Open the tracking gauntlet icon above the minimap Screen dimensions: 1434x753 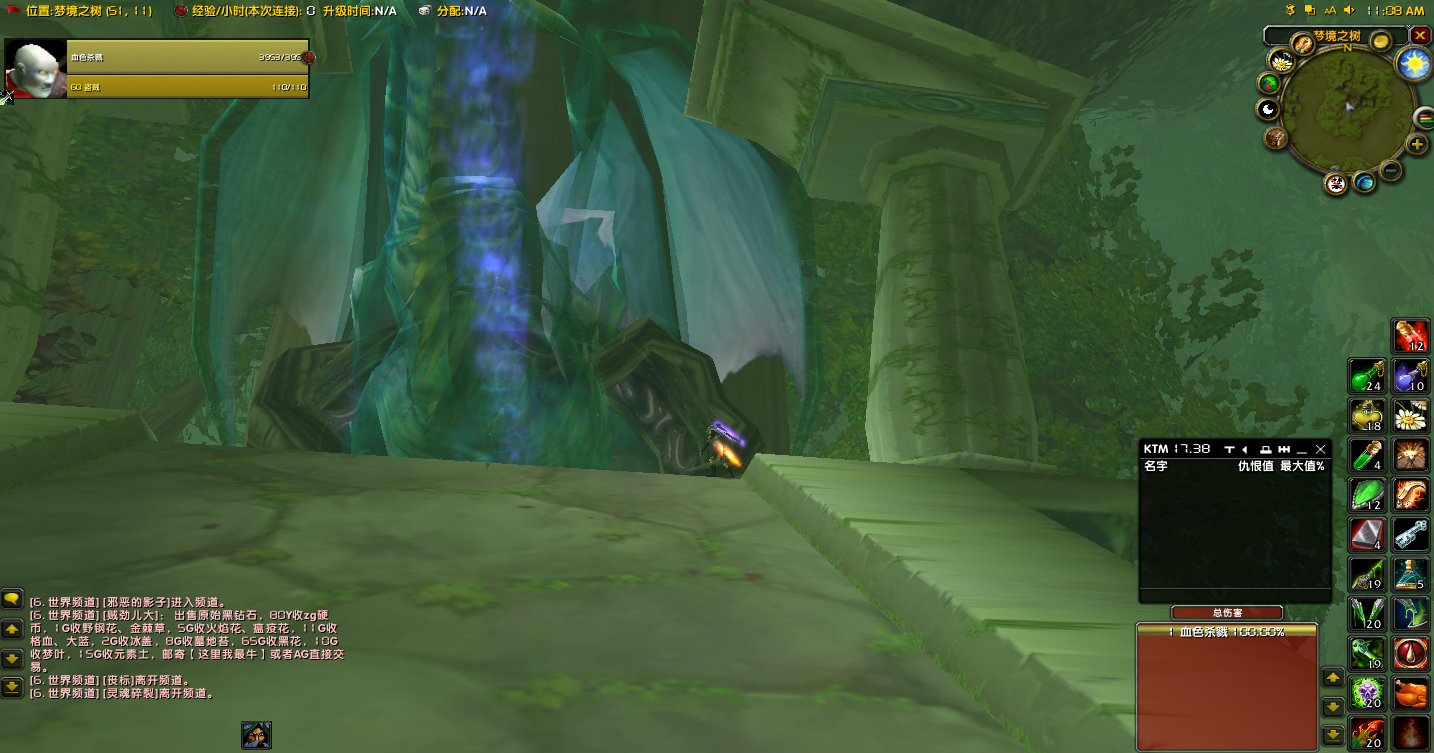[x=1303, y=44]
